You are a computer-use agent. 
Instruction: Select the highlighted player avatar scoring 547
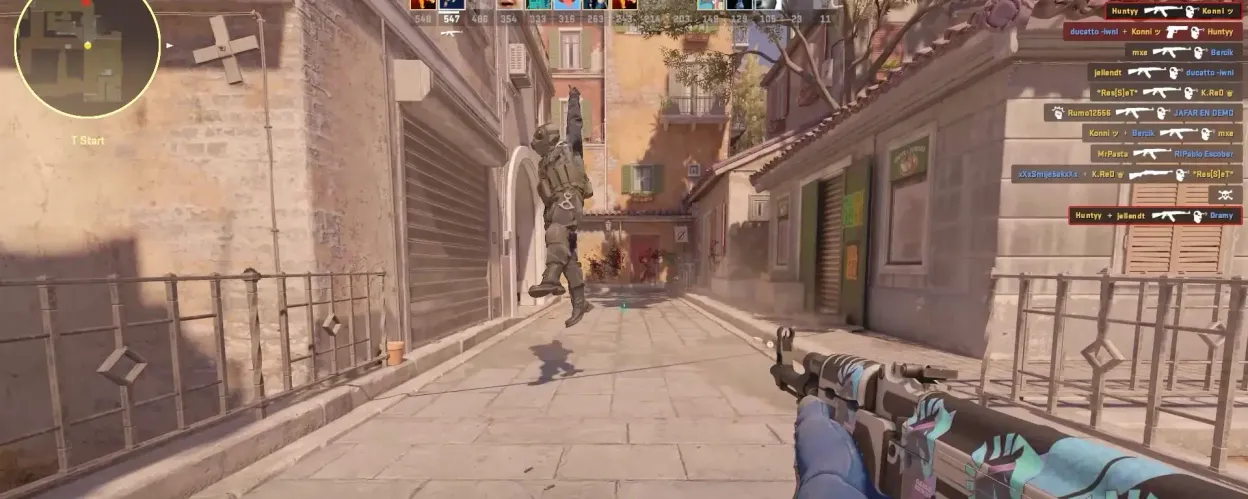[x=451, y=4]
